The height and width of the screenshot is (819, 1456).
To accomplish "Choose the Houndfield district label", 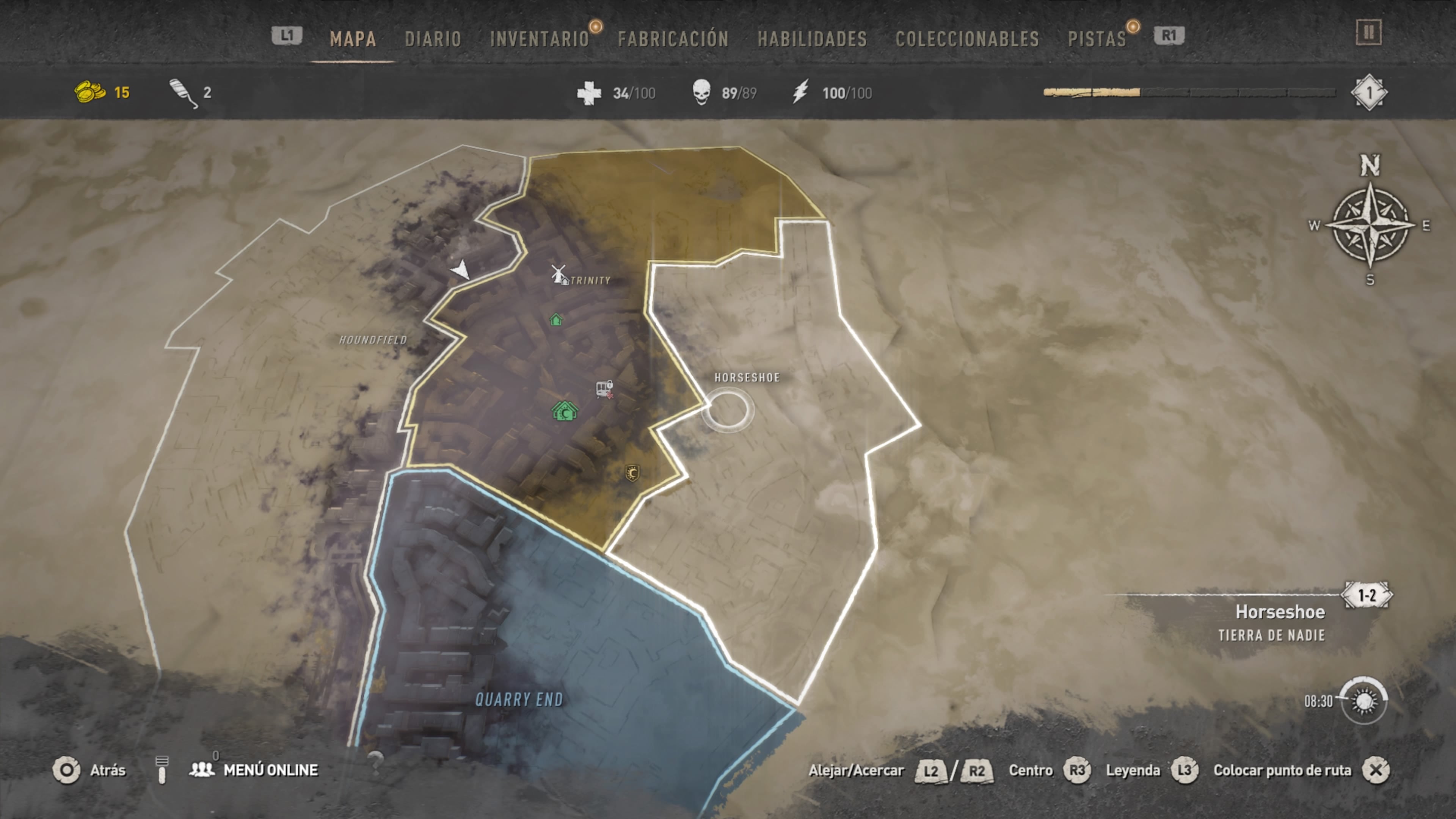I will [372, 340].
